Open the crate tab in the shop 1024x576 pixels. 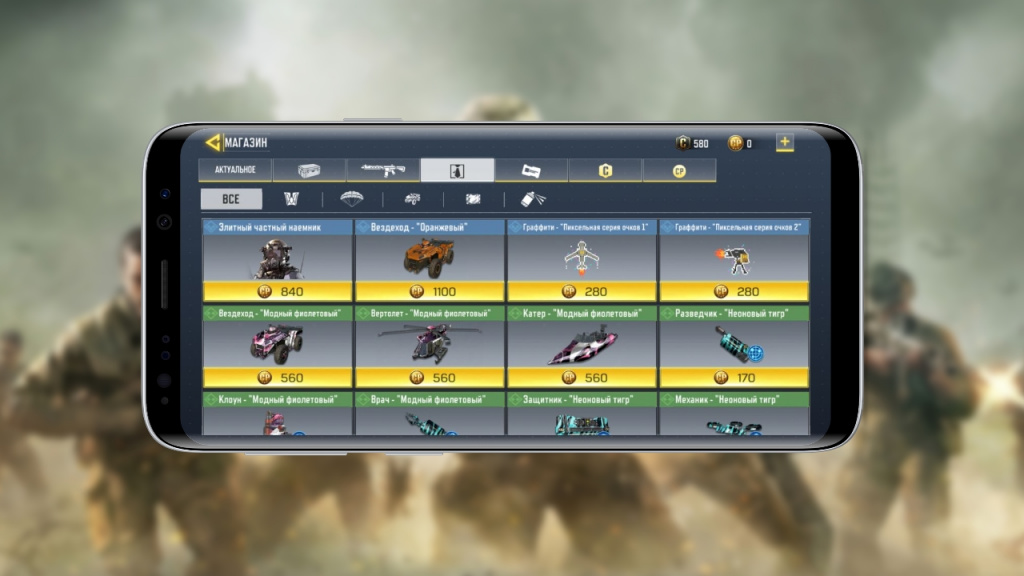309,170
